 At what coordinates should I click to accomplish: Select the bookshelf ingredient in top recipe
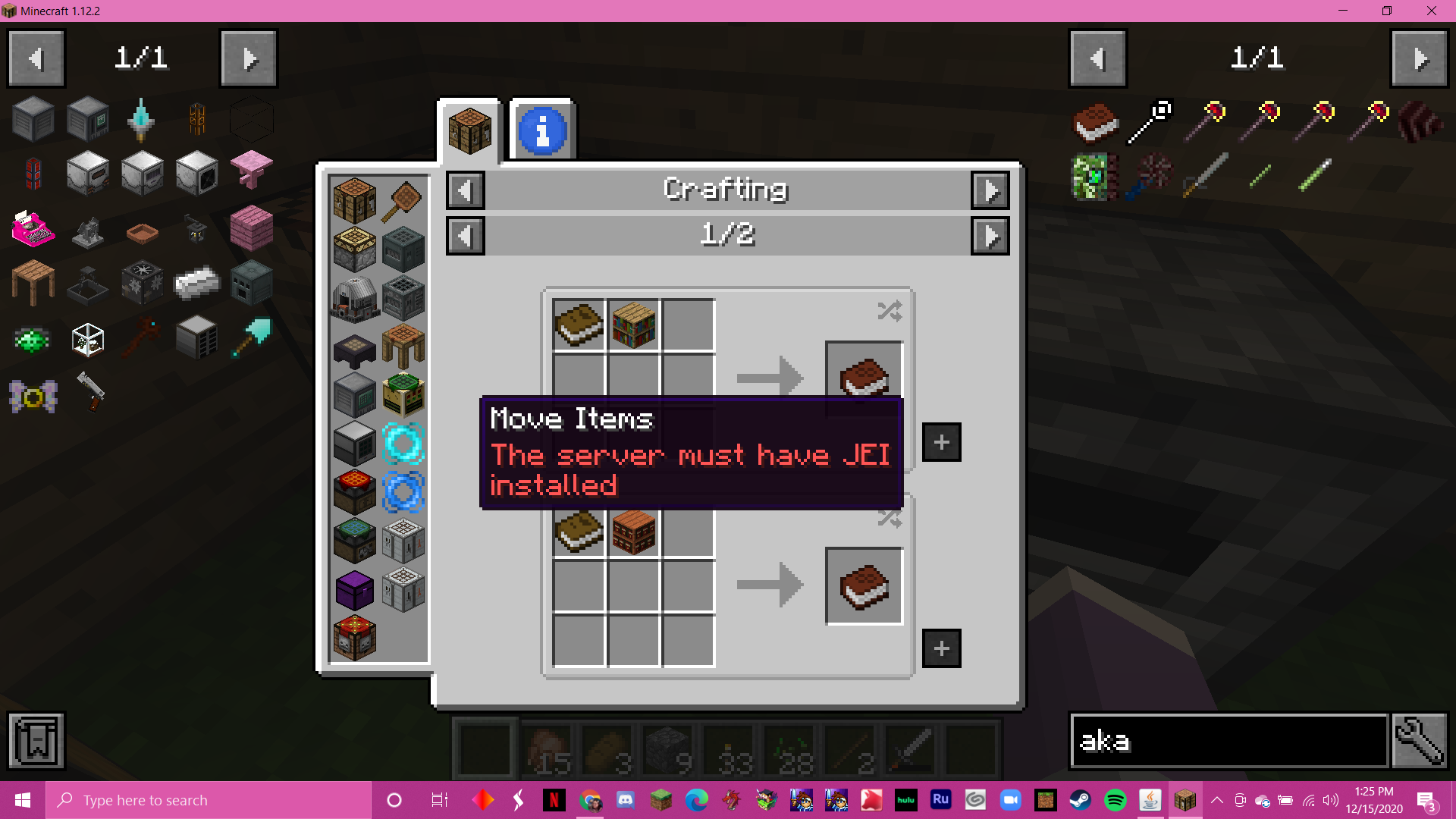pyautogui.click(x=634, y=325)
